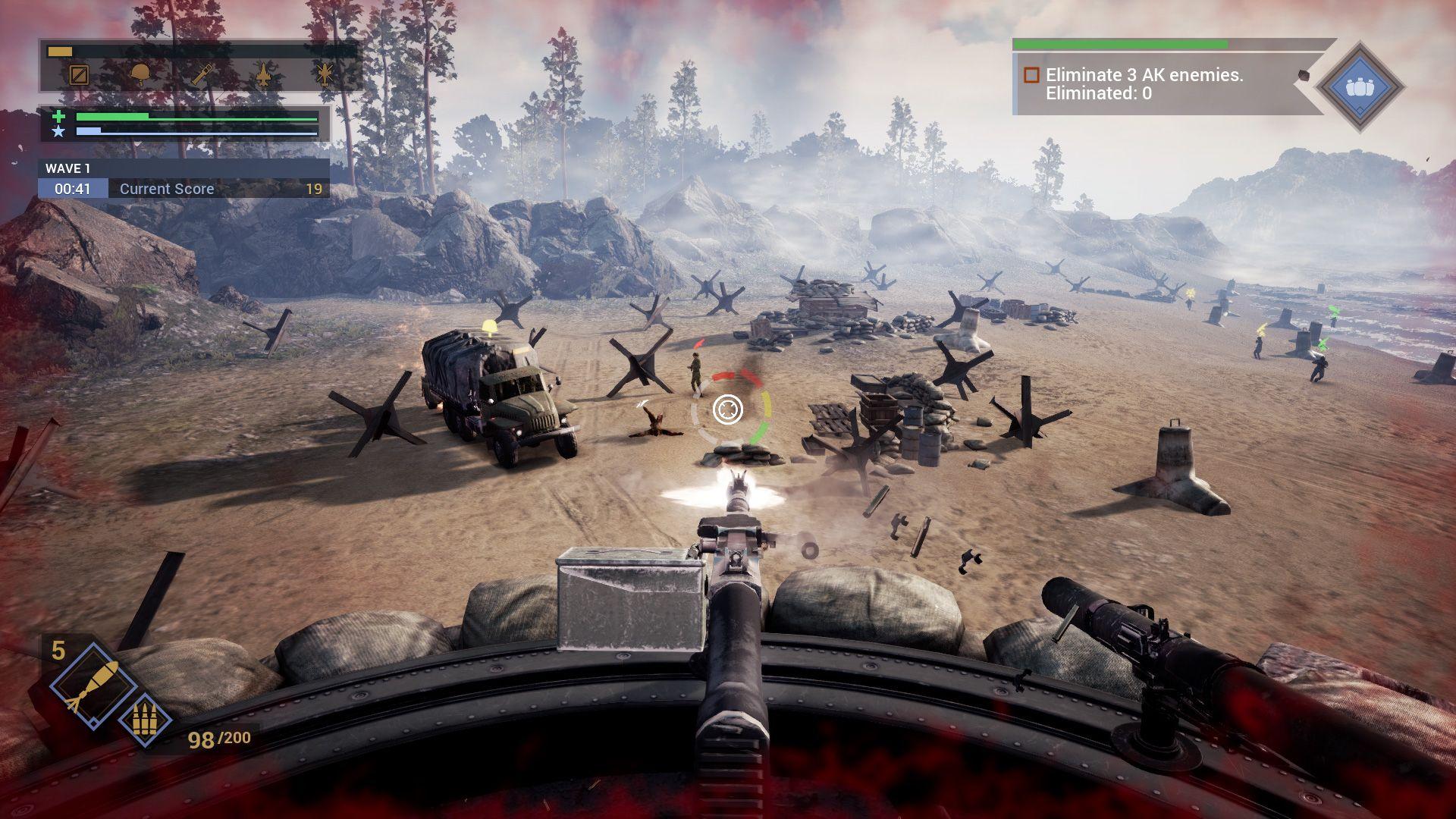Select the ammo crate supply icon
The height and width of the screenshot is (819, 1456).
click(x=79, y=75)
